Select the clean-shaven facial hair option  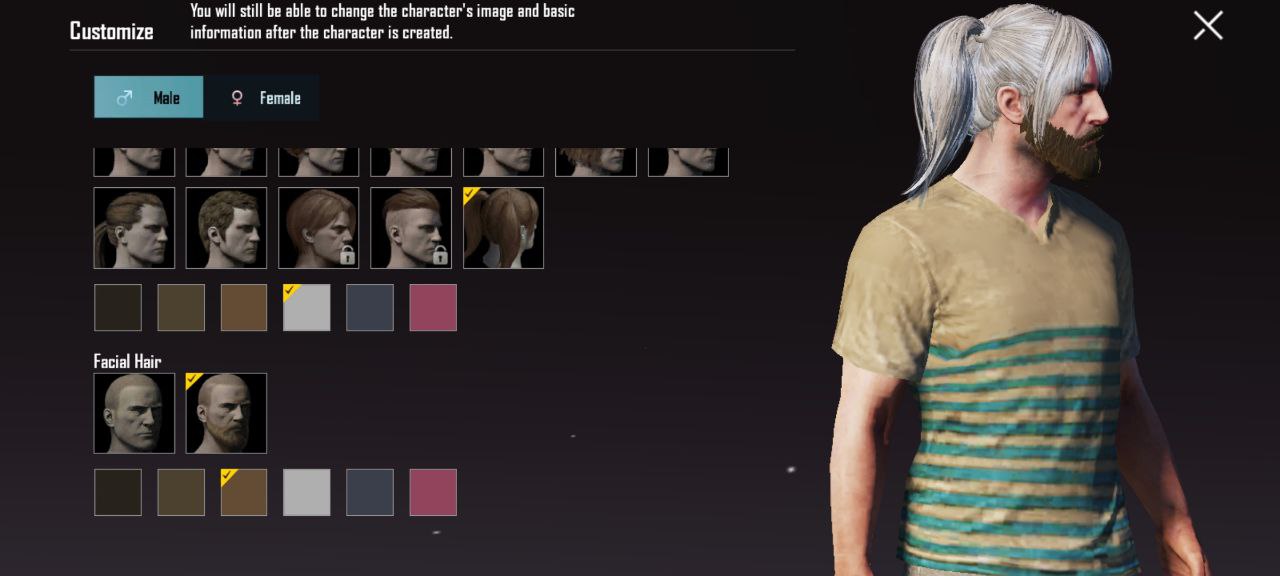134,413
